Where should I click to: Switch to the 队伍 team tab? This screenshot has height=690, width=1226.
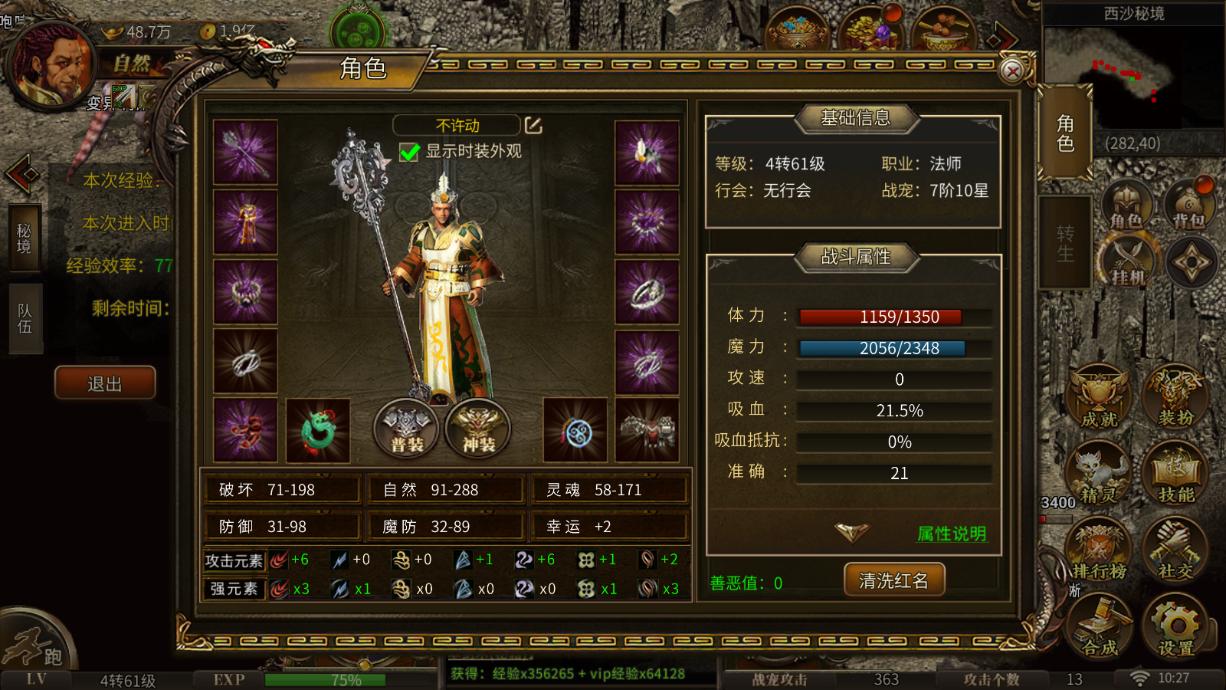(25, 318)
